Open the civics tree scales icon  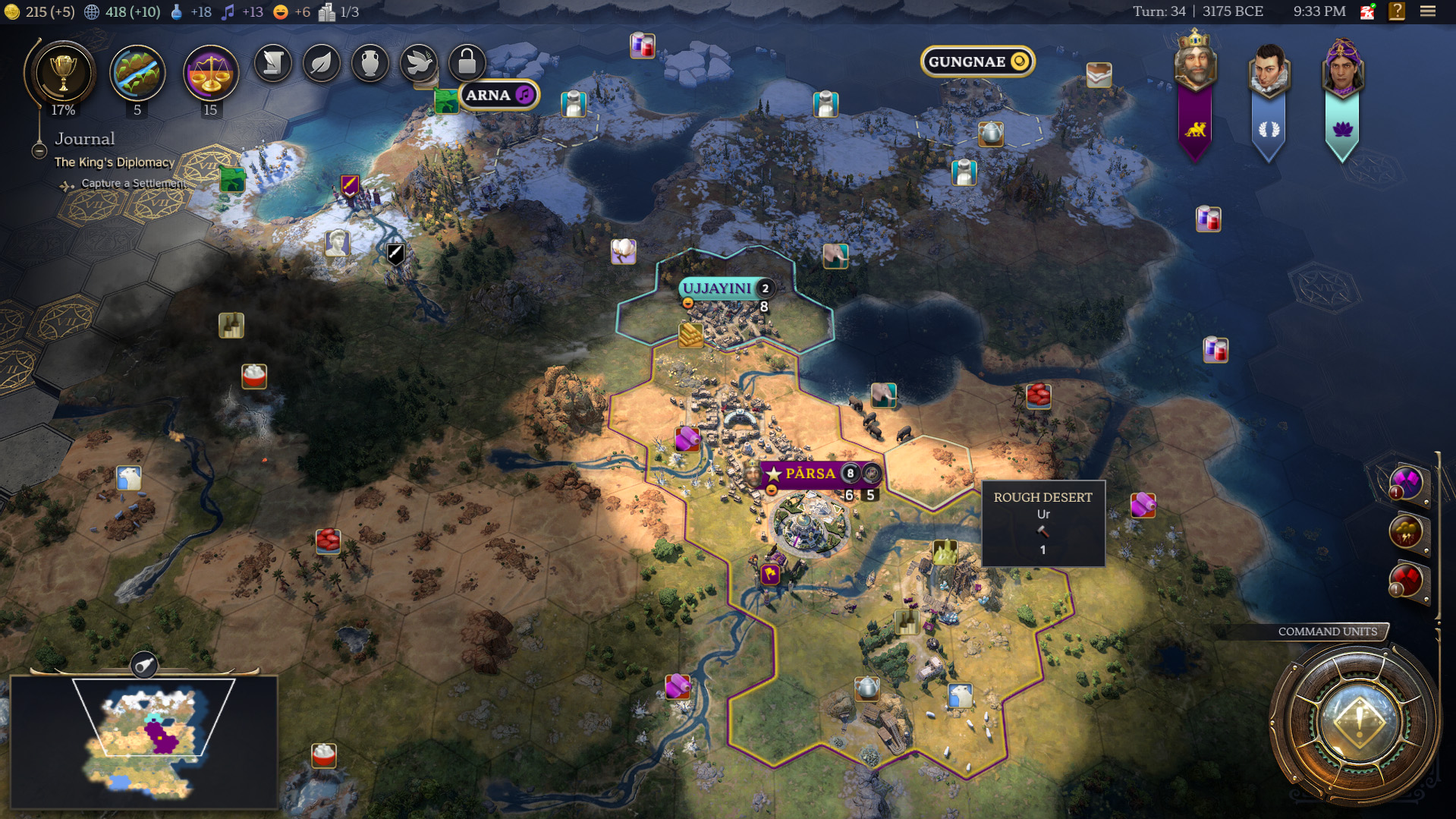(210, 74)
